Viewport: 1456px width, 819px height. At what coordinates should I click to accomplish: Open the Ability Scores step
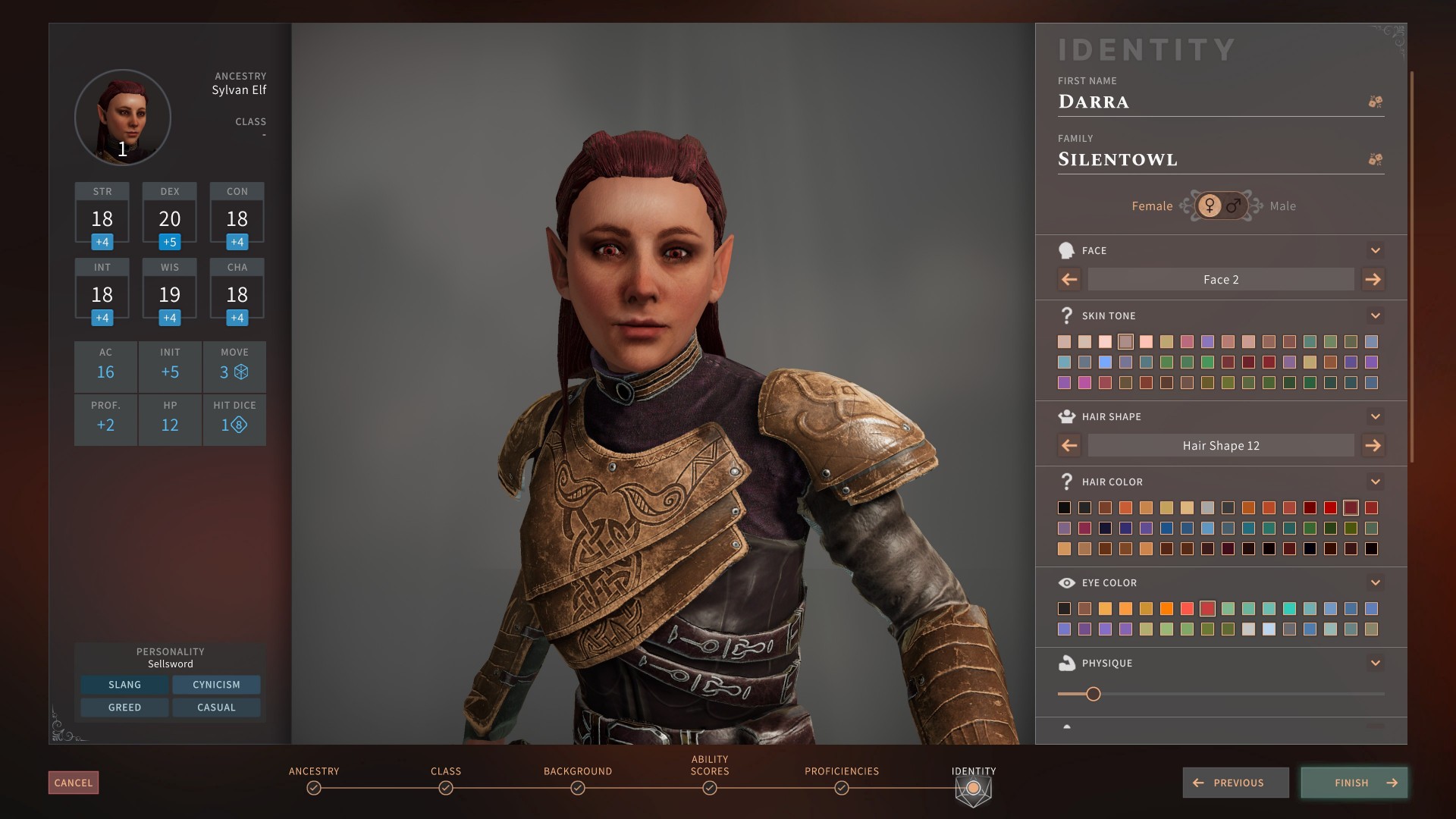[x=710, y=788]
